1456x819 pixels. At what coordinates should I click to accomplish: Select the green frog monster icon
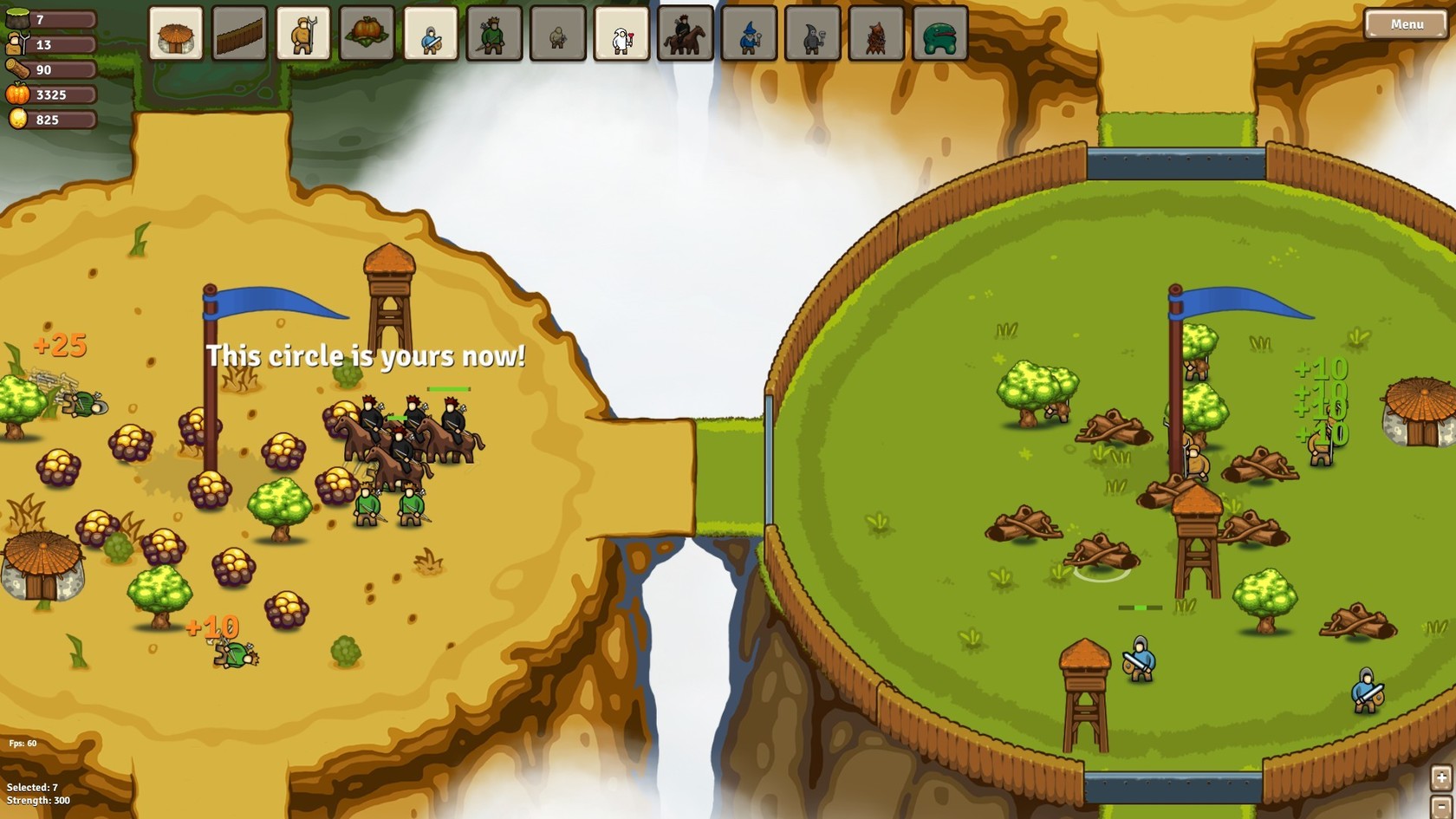click(x=939, y=36)
